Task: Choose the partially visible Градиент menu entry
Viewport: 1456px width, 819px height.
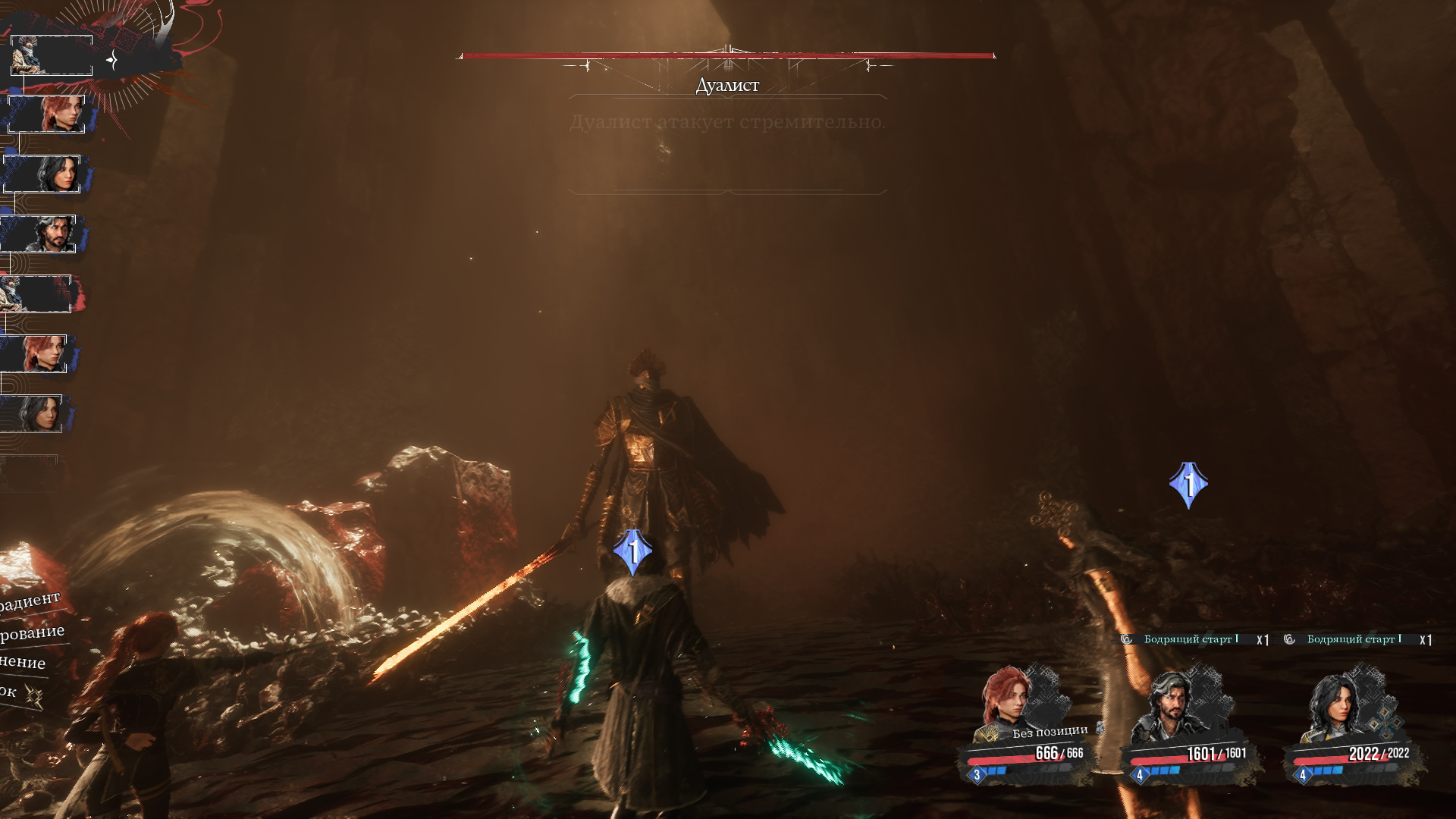Action: tap(30, 601)
